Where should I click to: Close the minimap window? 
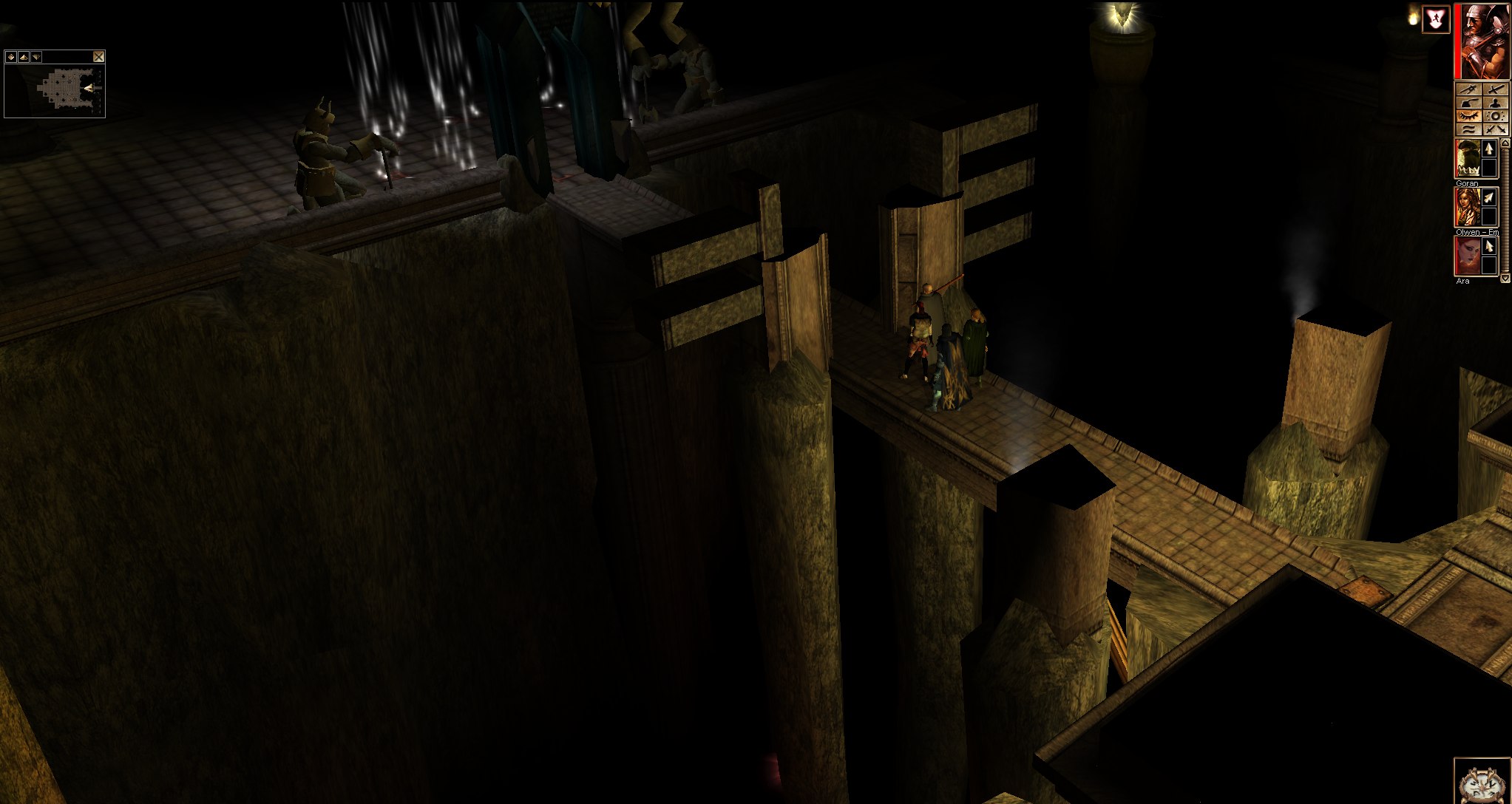(x=99, y=57)
